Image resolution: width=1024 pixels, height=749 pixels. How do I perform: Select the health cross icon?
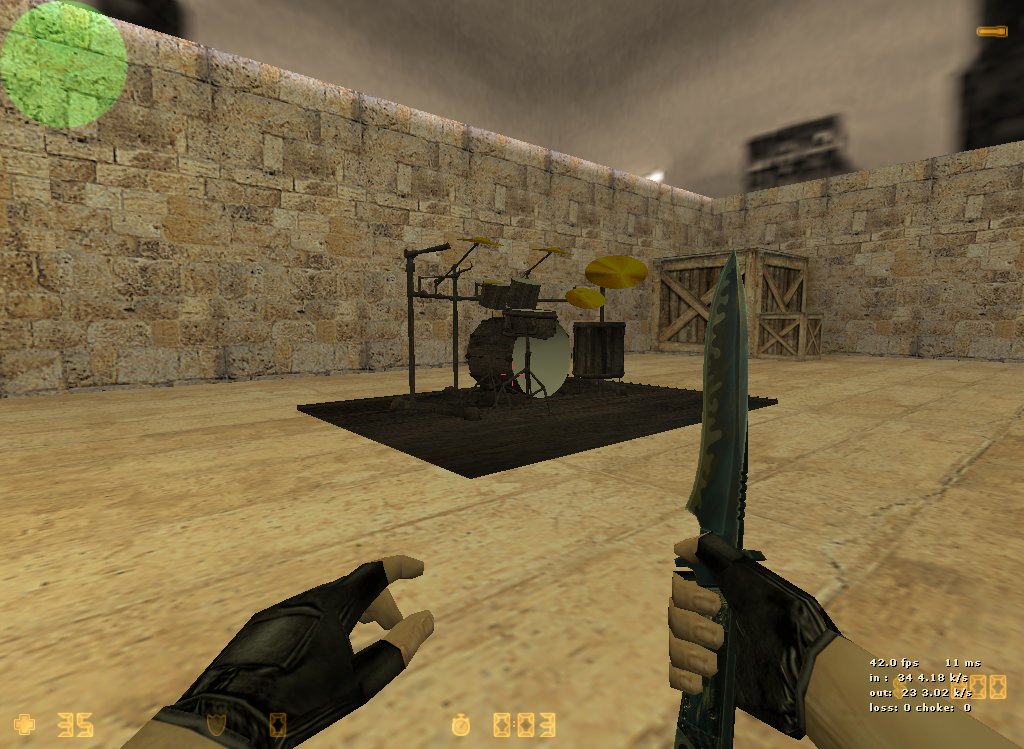click(x=24, y=723)
